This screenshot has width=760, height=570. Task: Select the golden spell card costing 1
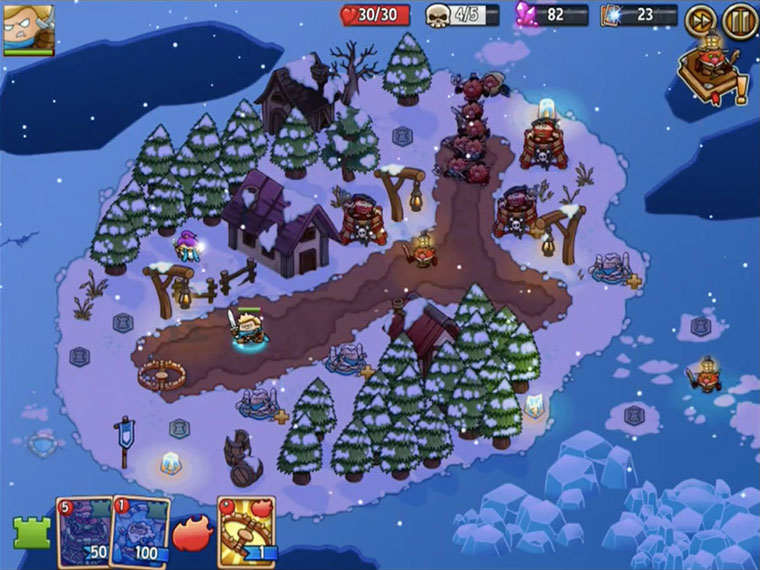(x=246, y=532)
